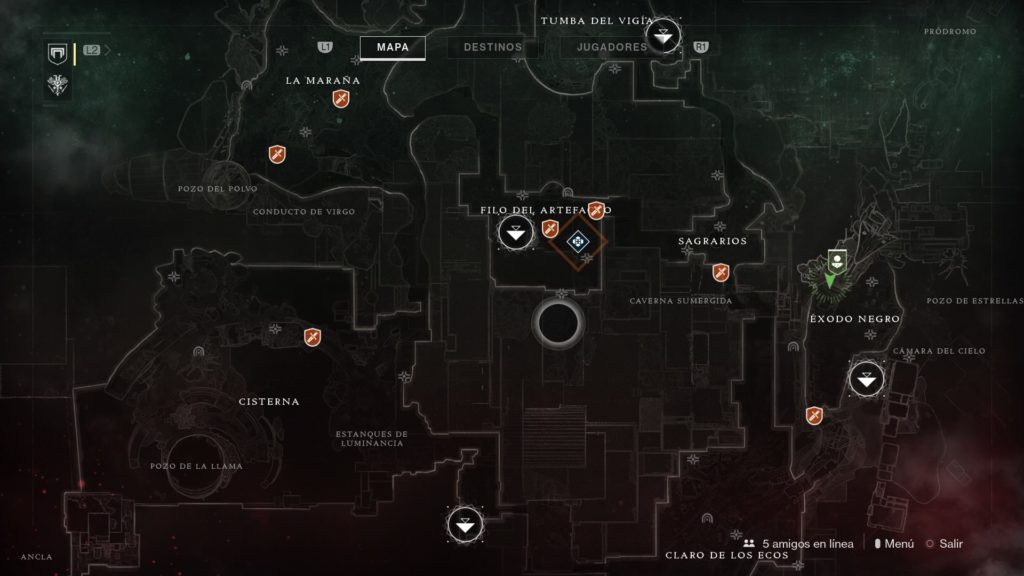Switch to the Destinos tab

tap(493, 47)
